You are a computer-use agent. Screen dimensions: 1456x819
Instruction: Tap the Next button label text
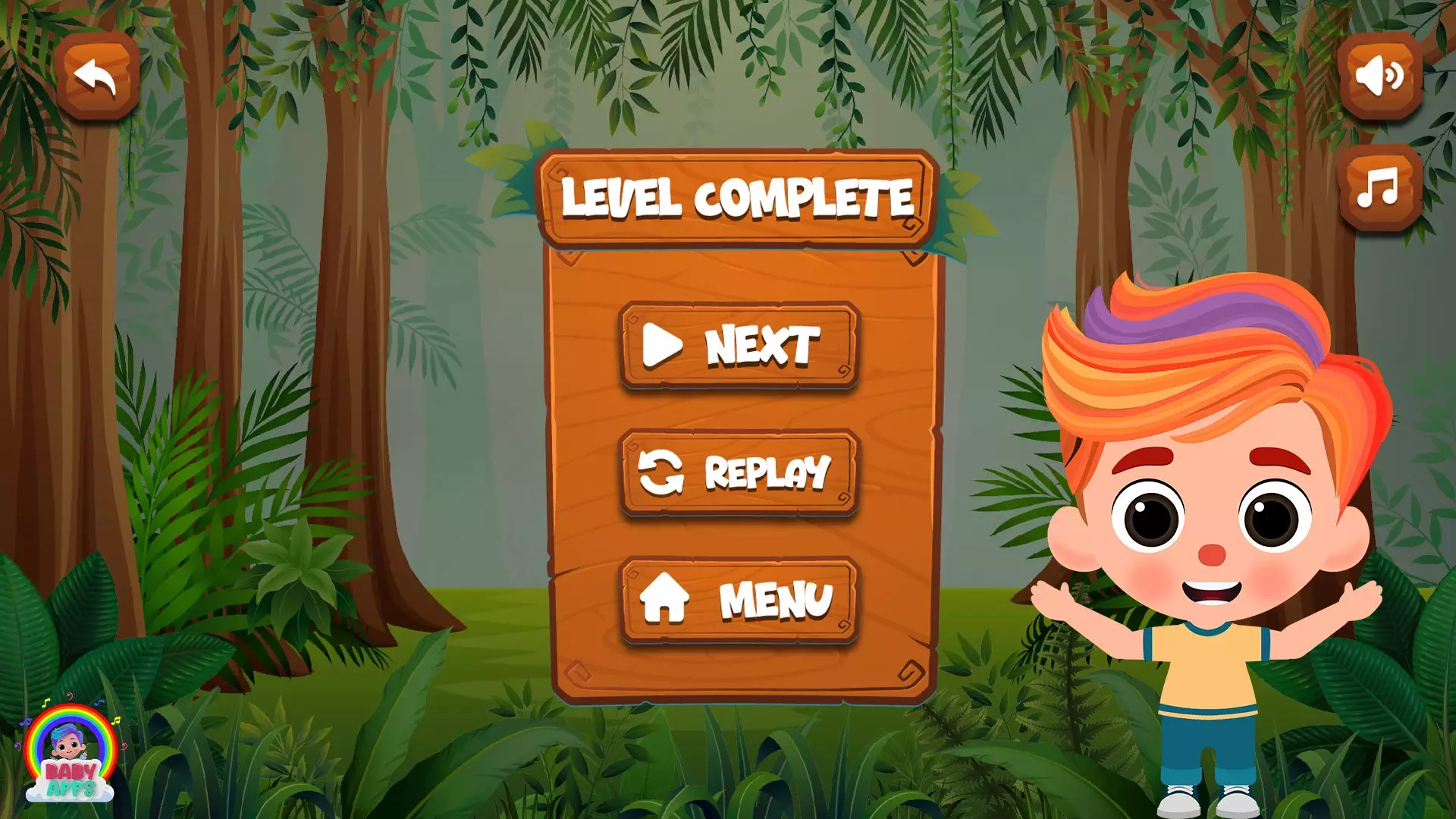[x=762, y=345]
